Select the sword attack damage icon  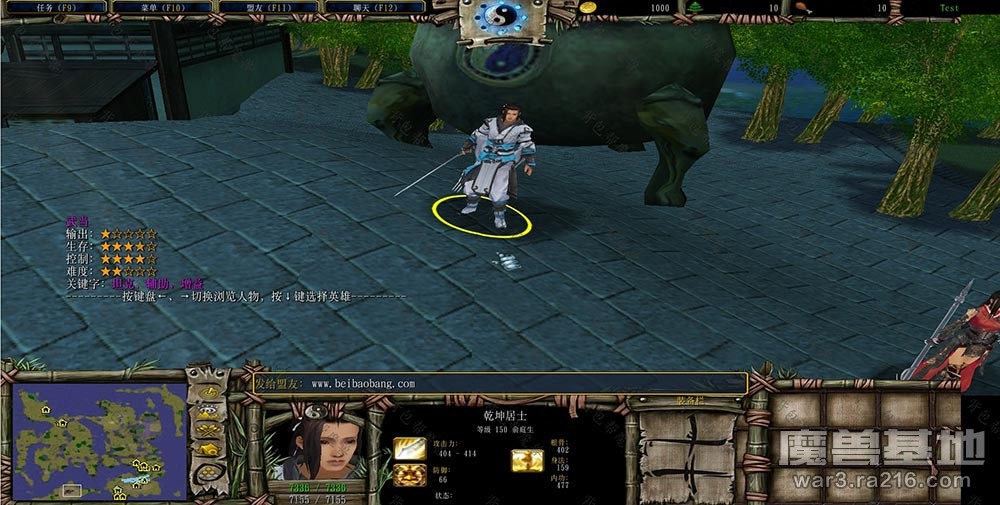[x=409, y=448]
